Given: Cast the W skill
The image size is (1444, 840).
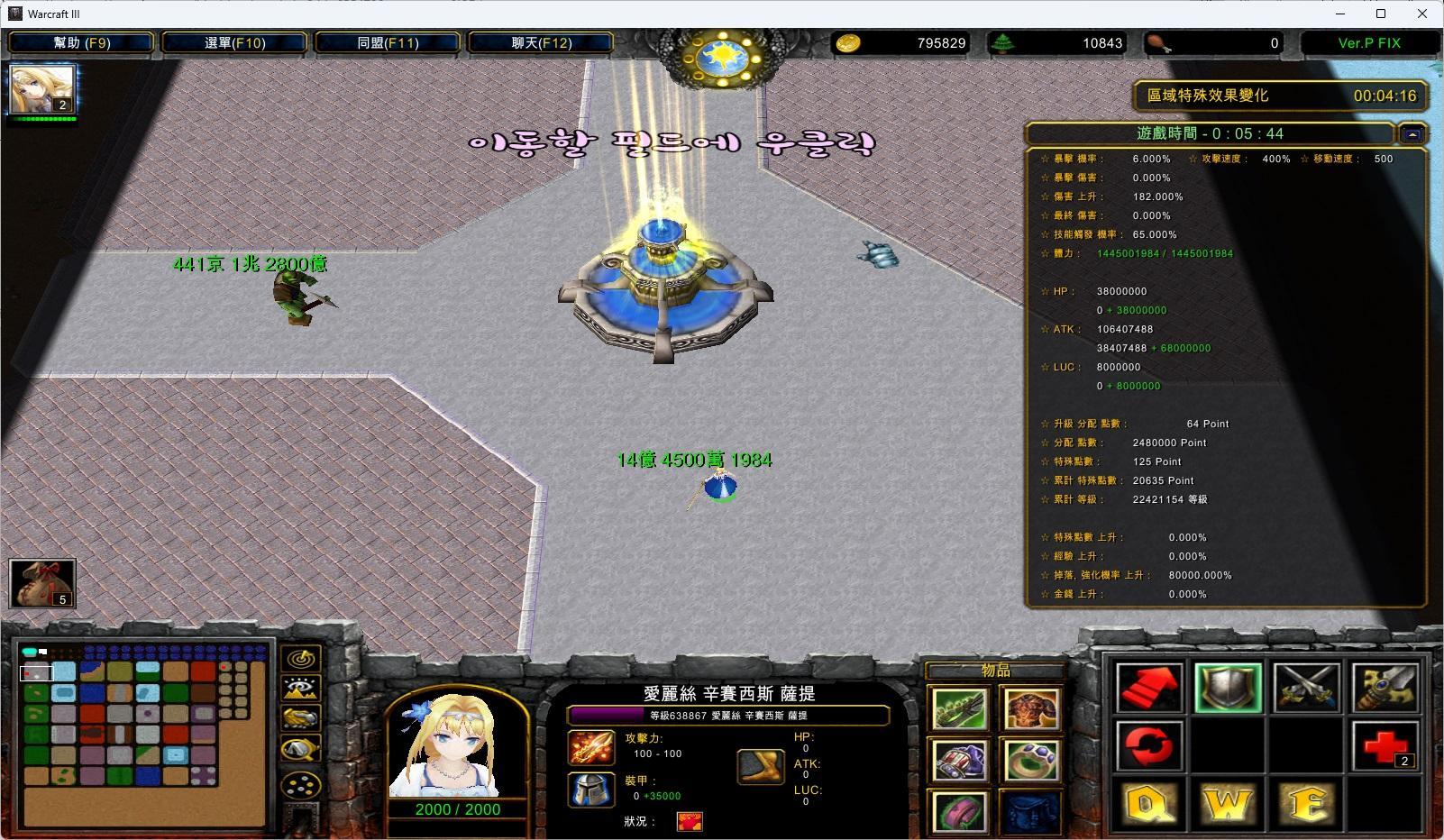Looking at the screenshot, I should tap(1228, 805).
